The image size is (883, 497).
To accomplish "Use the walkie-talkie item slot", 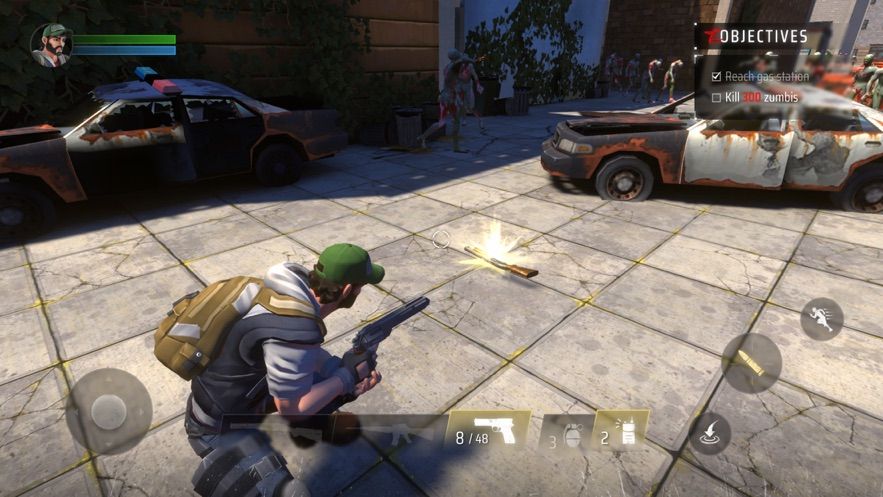I will (x=620, y=431).
